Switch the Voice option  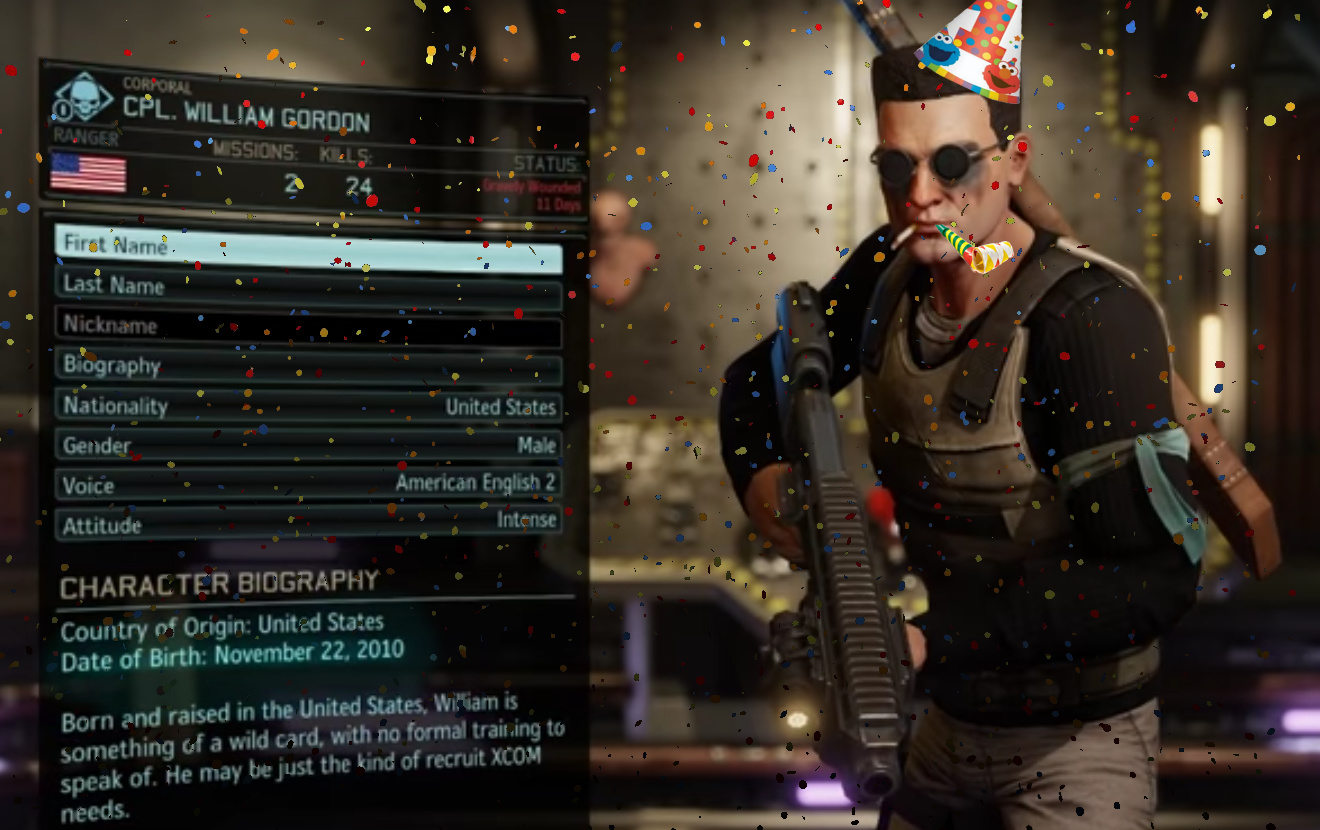pyautogui.click(x=308, y=485)
